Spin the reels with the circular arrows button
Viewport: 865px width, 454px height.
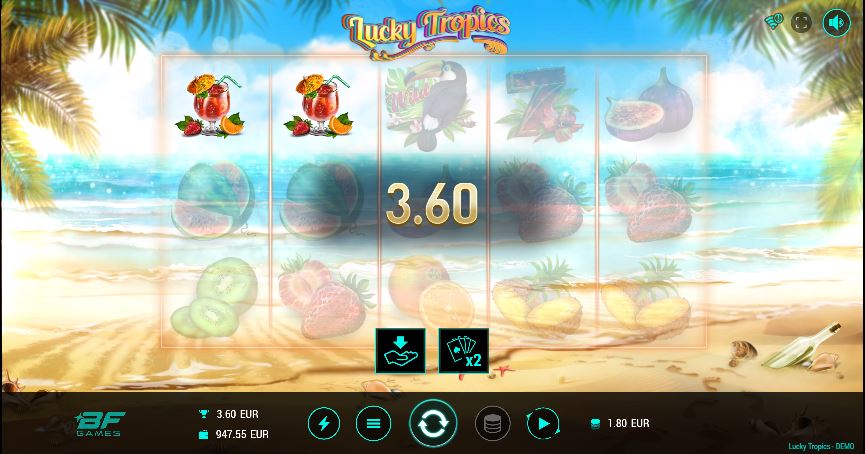433,423
